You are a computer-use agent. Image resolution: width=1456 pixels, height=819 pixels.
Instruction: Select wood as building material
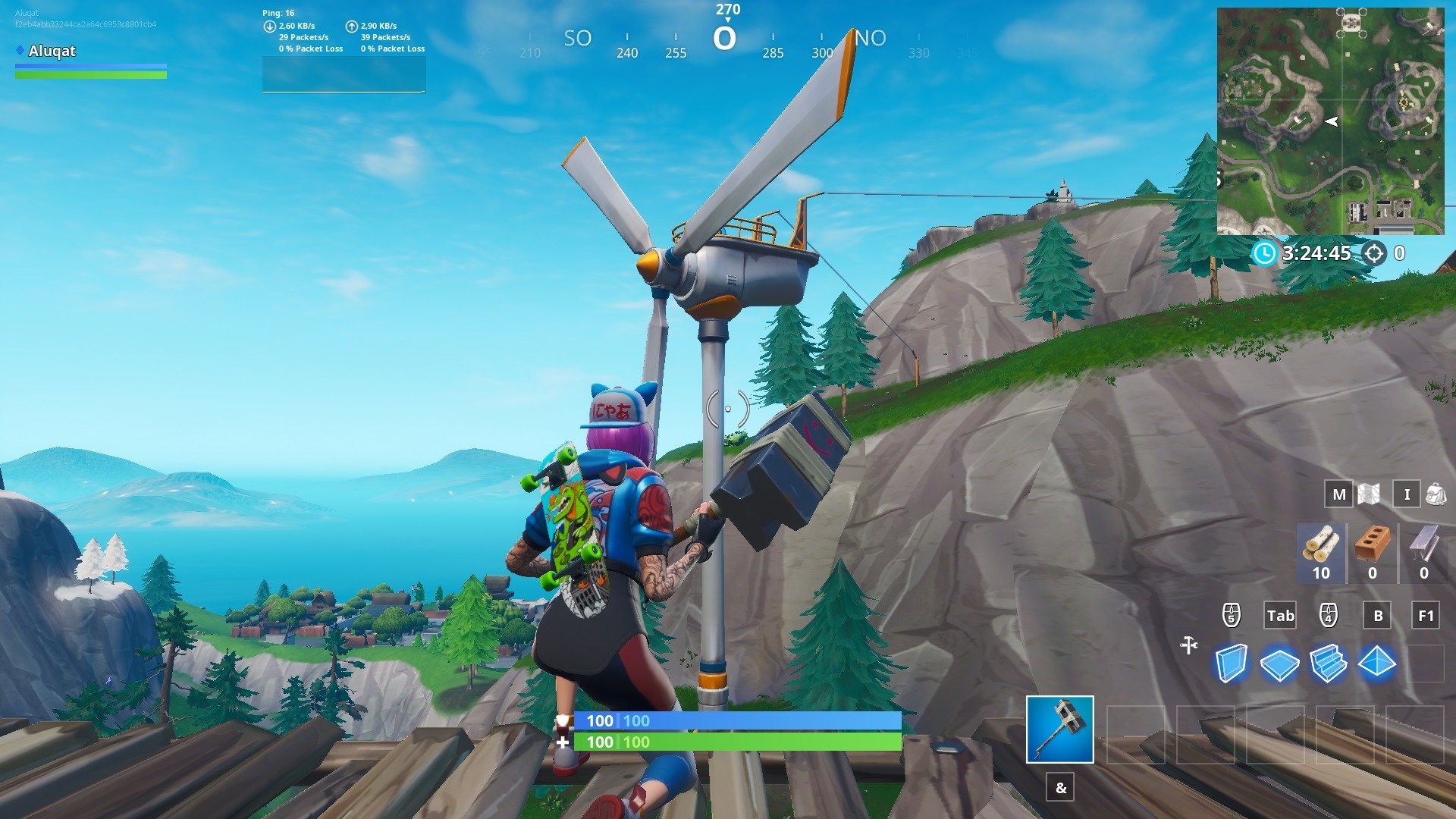[1320, 553]
